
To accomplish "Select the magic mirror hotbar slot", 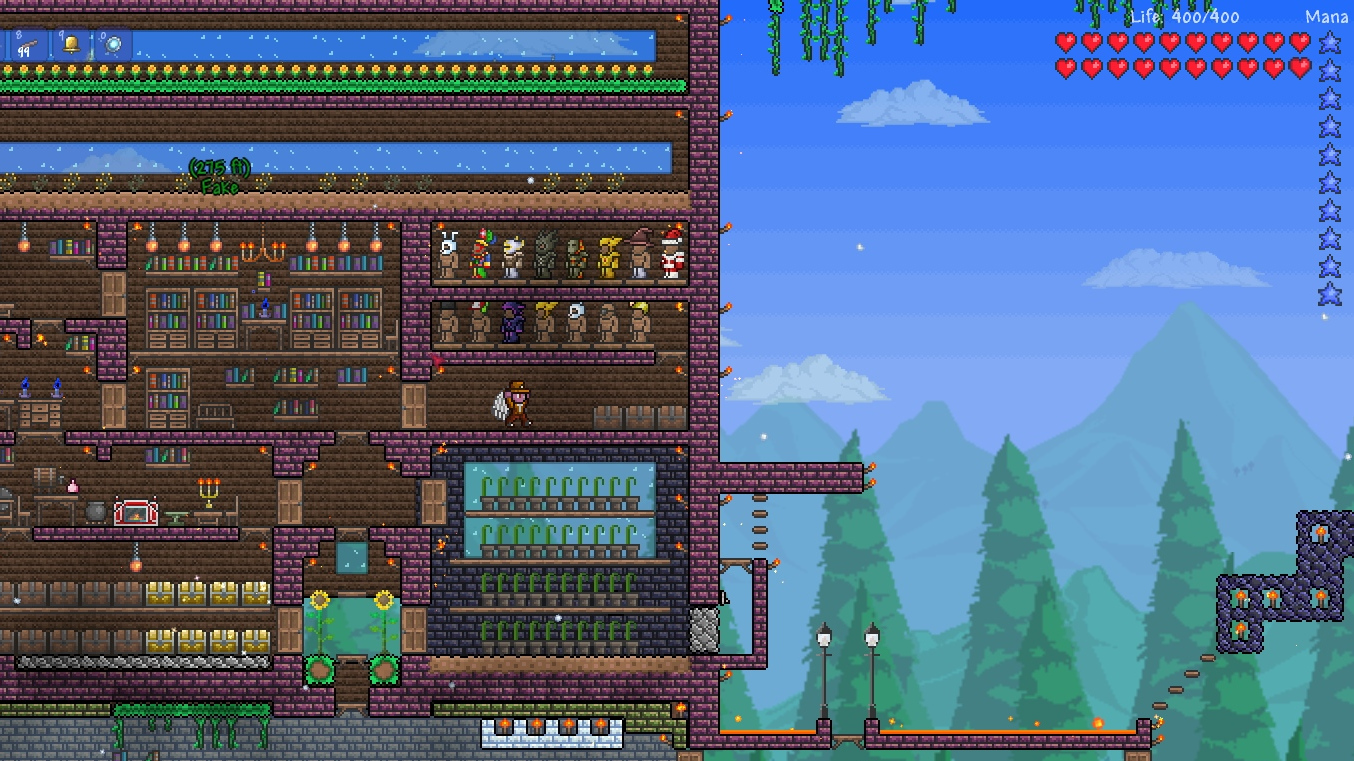I will click(114, 44).
